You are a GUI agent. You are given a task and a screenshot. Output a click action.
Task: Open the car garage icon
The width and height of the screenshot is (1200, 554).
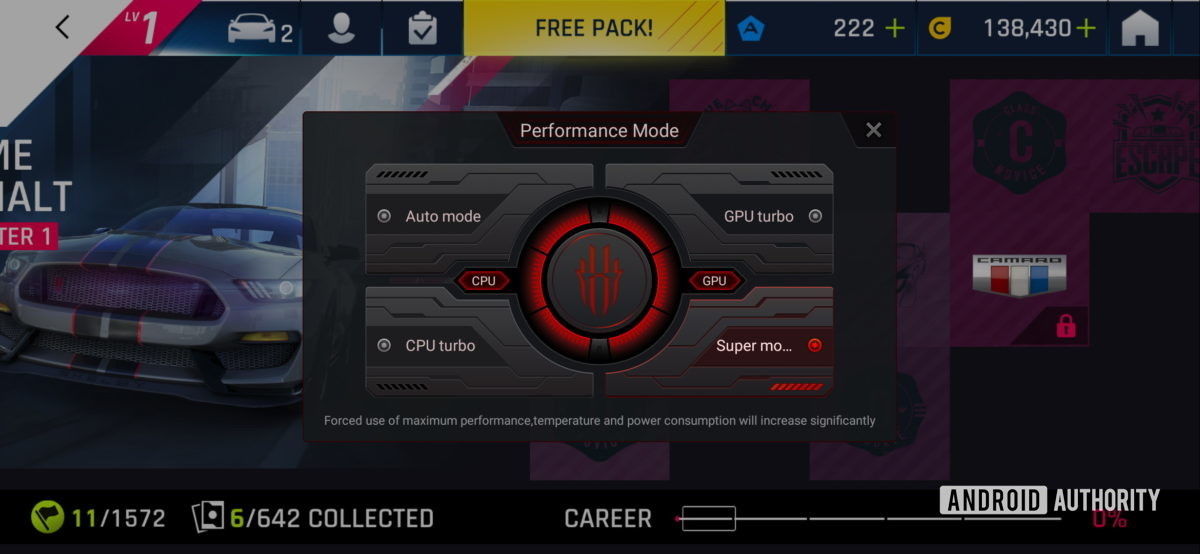pyautogui.click(x=259, y=28)
